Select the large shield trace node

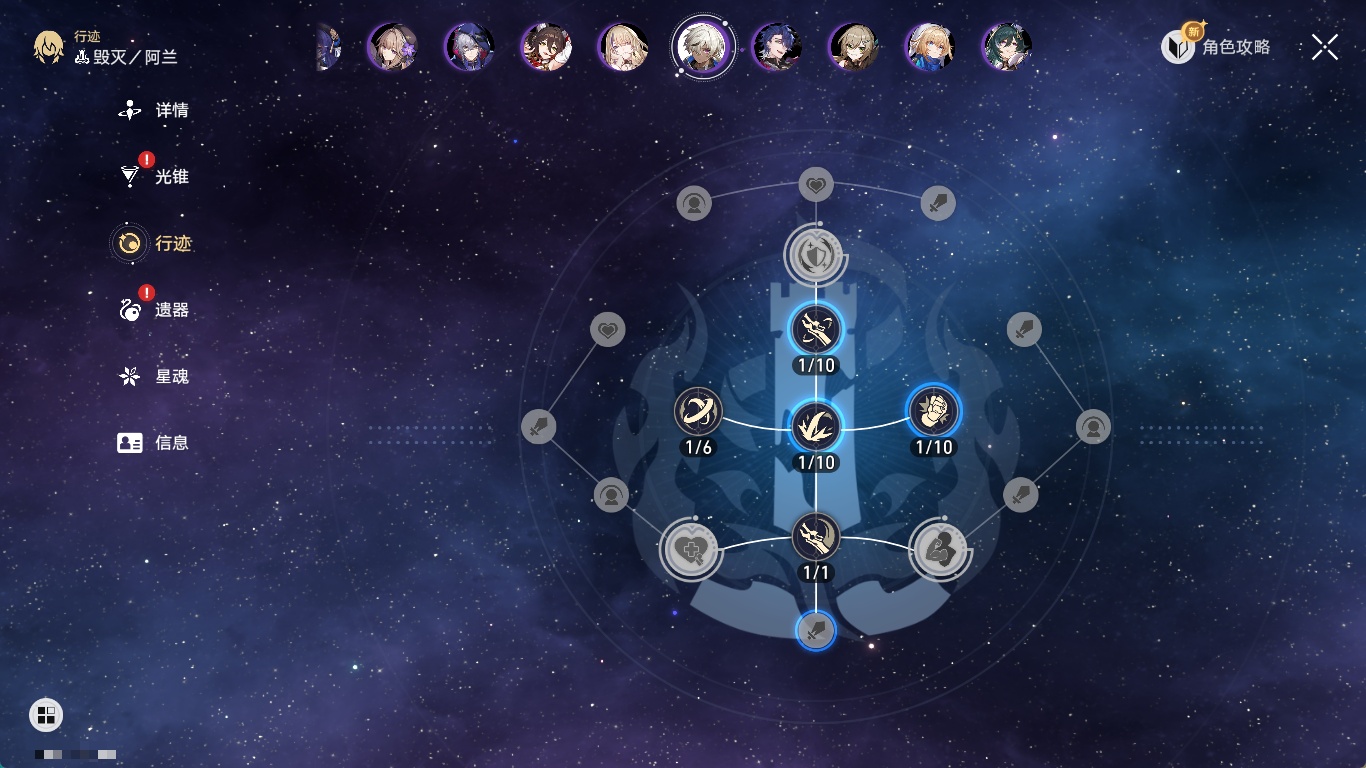816,255
